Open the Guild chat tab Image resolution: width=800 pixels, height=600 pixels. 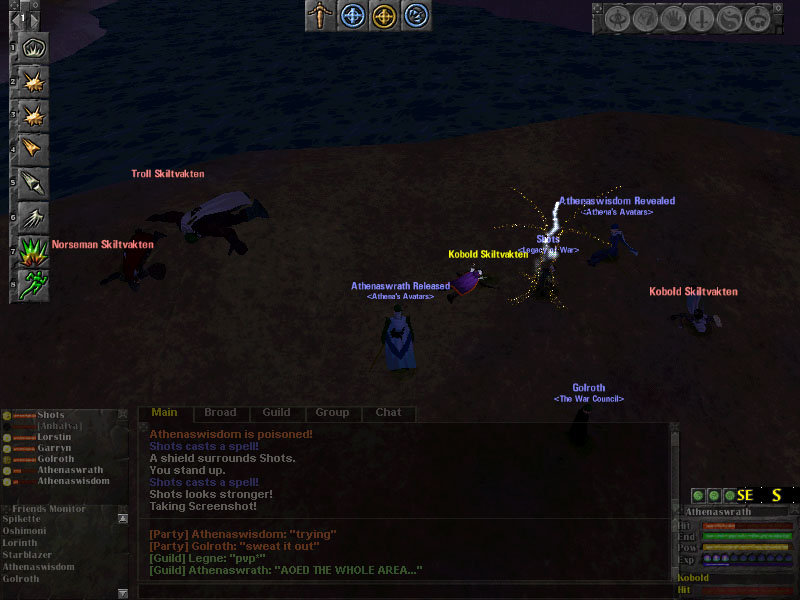[x=276, y=412]
